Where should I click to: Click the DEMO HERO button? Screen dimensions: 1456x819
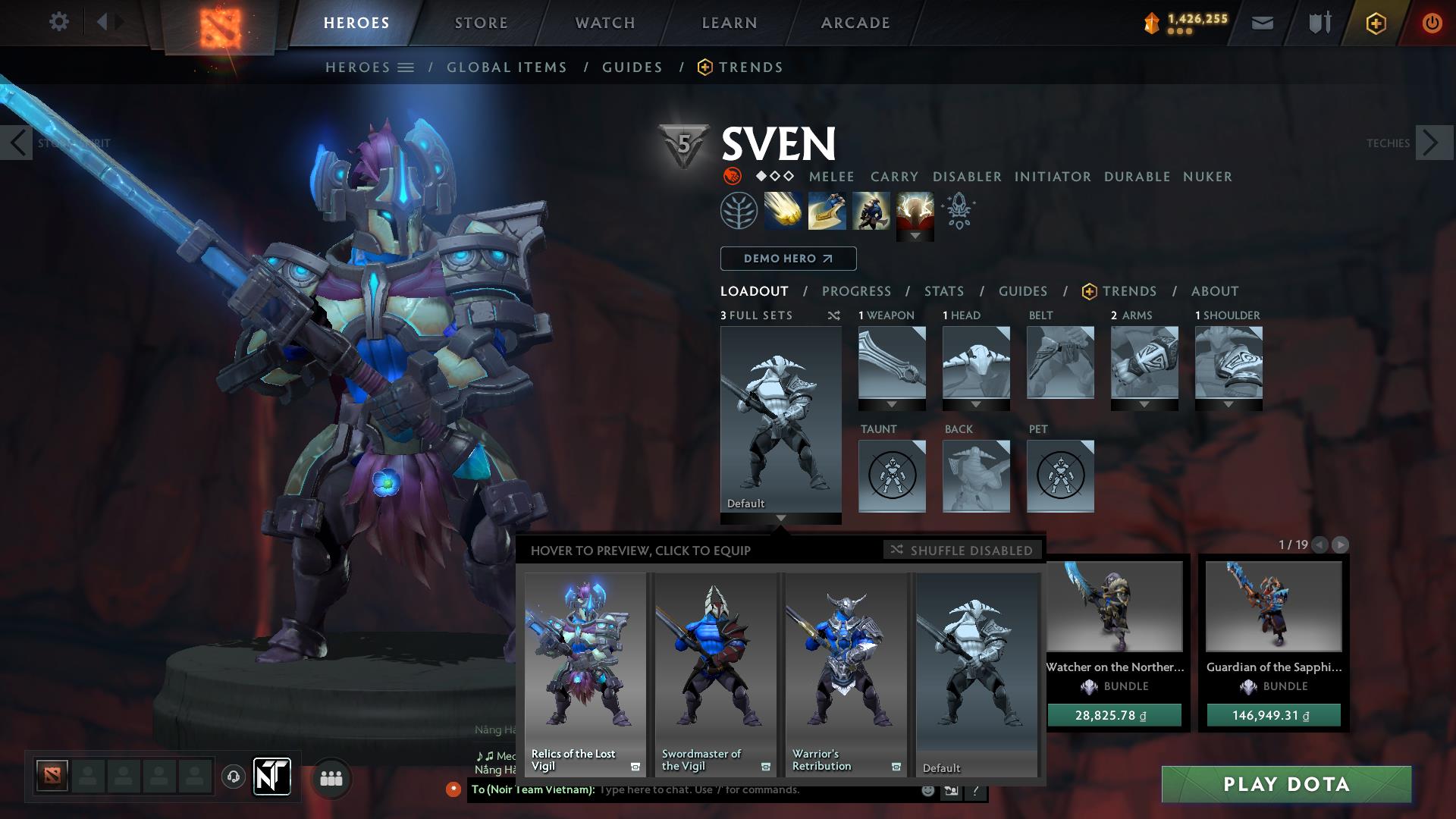point(787,258)
